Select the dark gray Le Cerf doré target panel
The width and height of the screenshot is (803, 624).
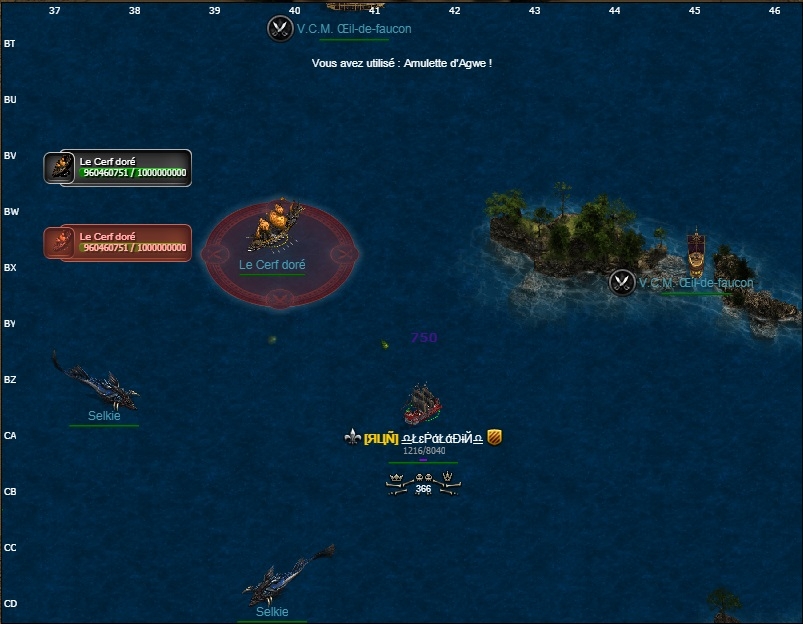coord(118,168)
